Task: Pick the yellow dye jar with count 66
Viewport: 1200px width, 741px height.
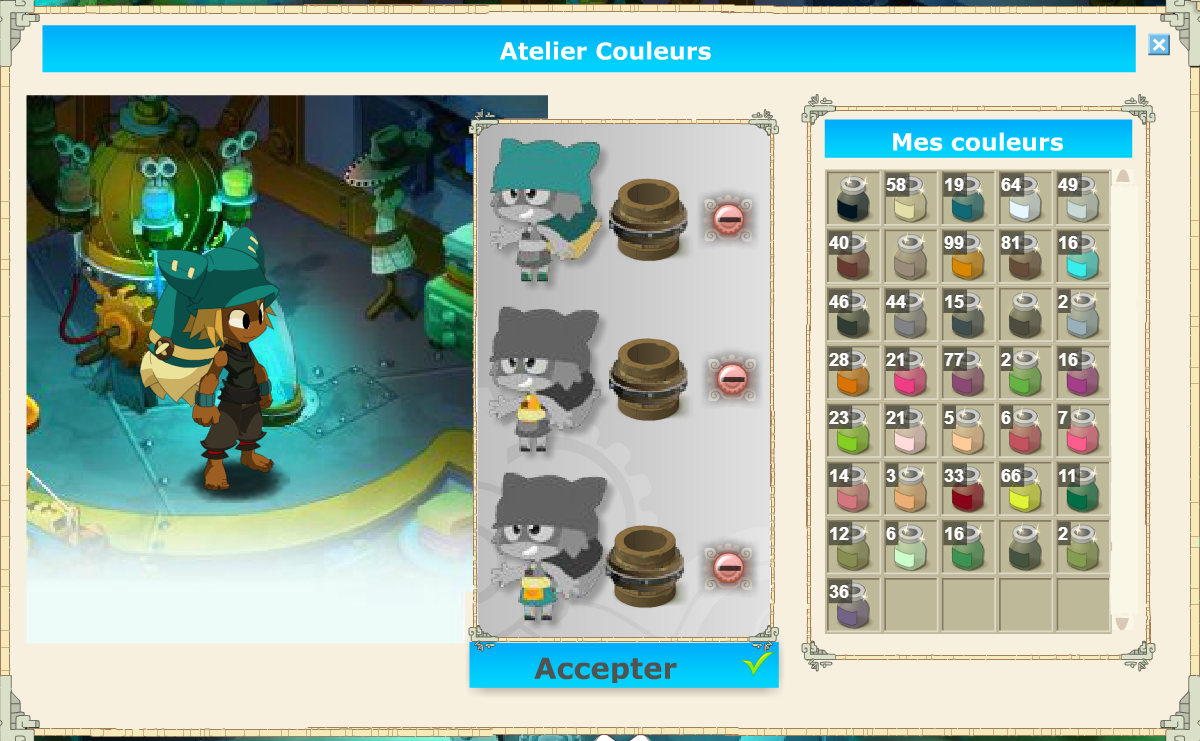Action: click(x=1026, y=489)
